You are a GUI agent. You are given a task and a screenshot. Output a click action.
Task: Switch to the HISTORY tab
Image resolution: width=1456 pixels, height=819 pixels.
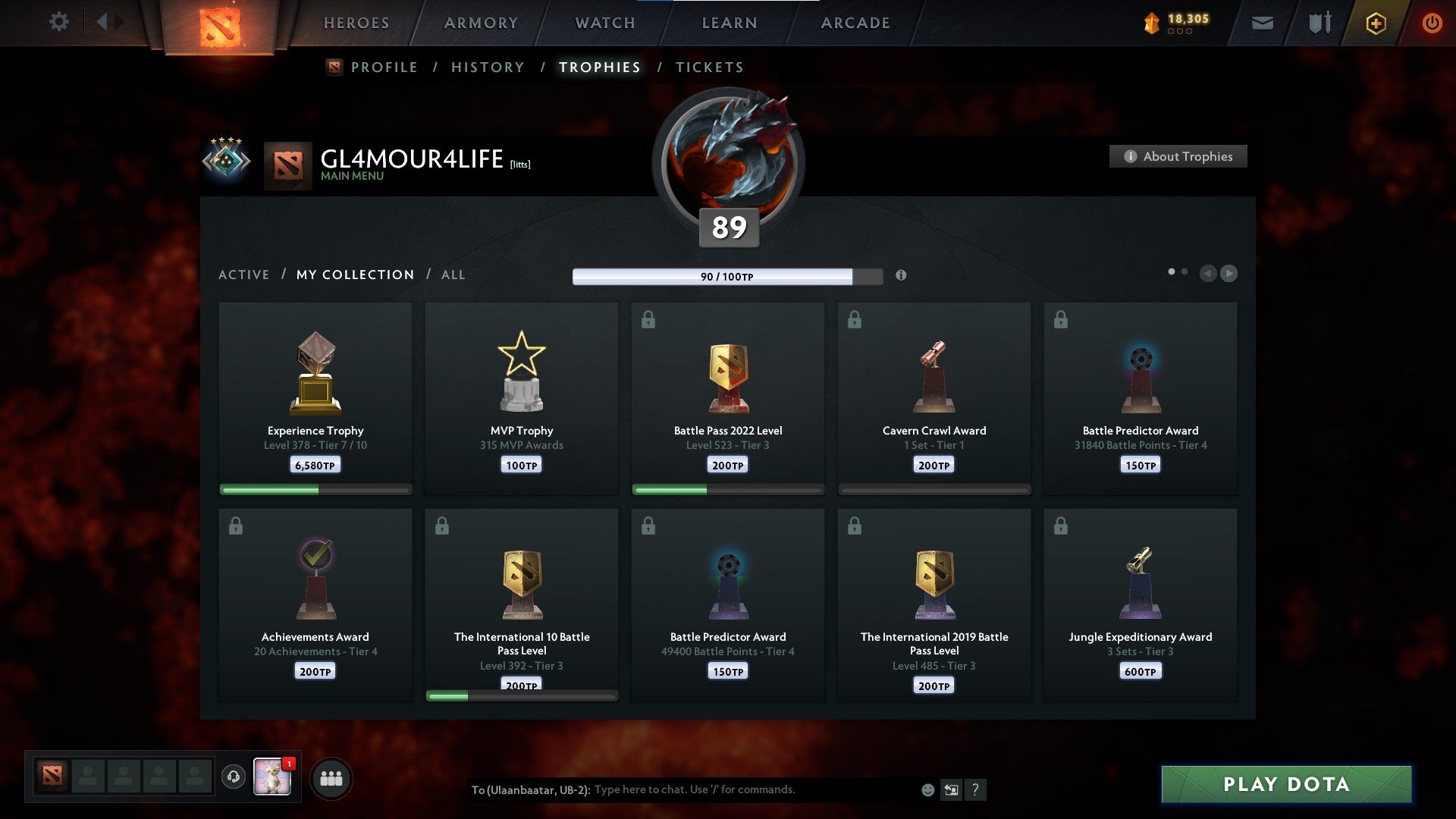point(487,67)
